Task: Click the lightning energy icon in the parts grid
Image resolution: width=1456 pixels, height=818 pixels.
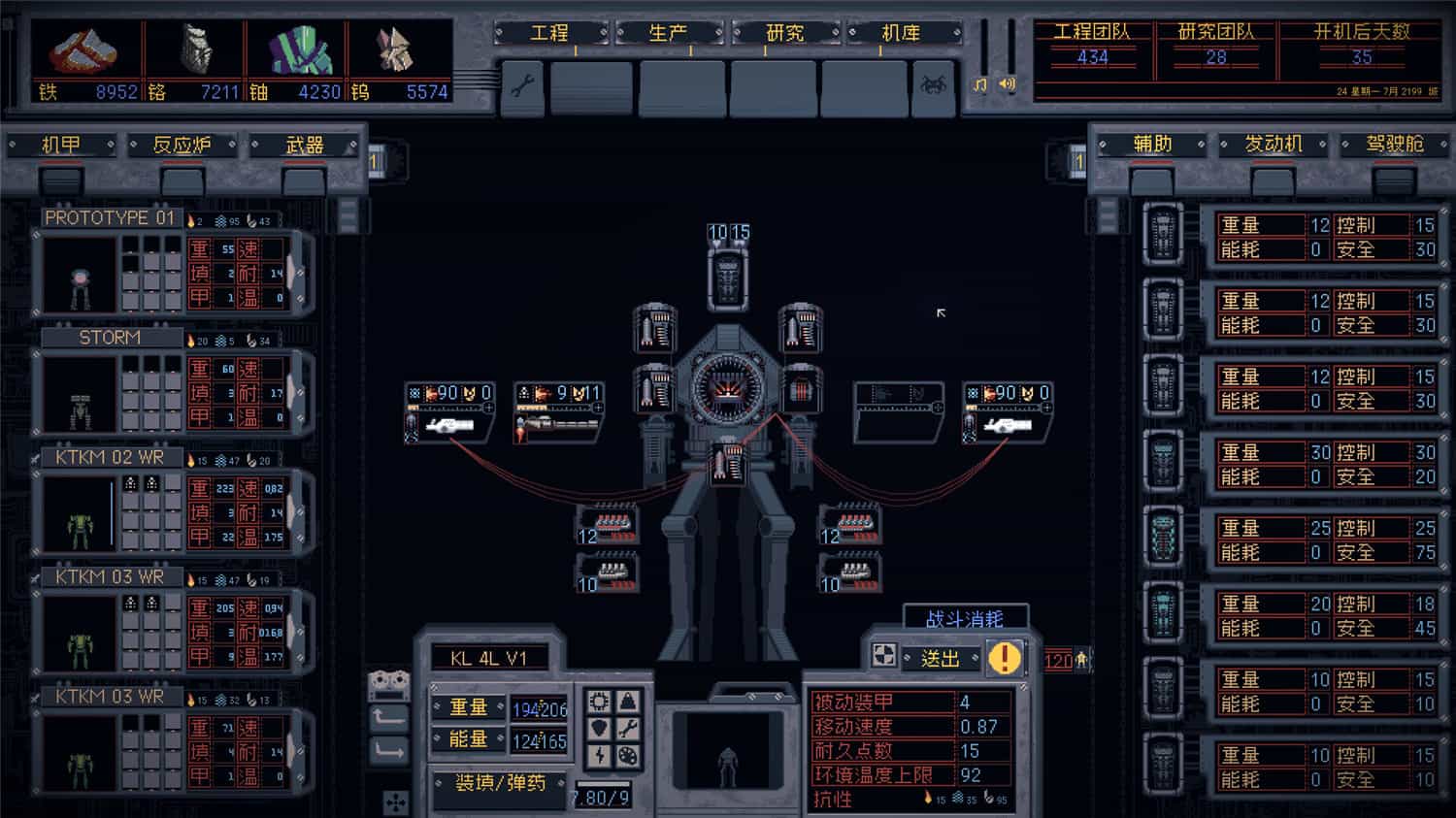Action: (600, 753)
